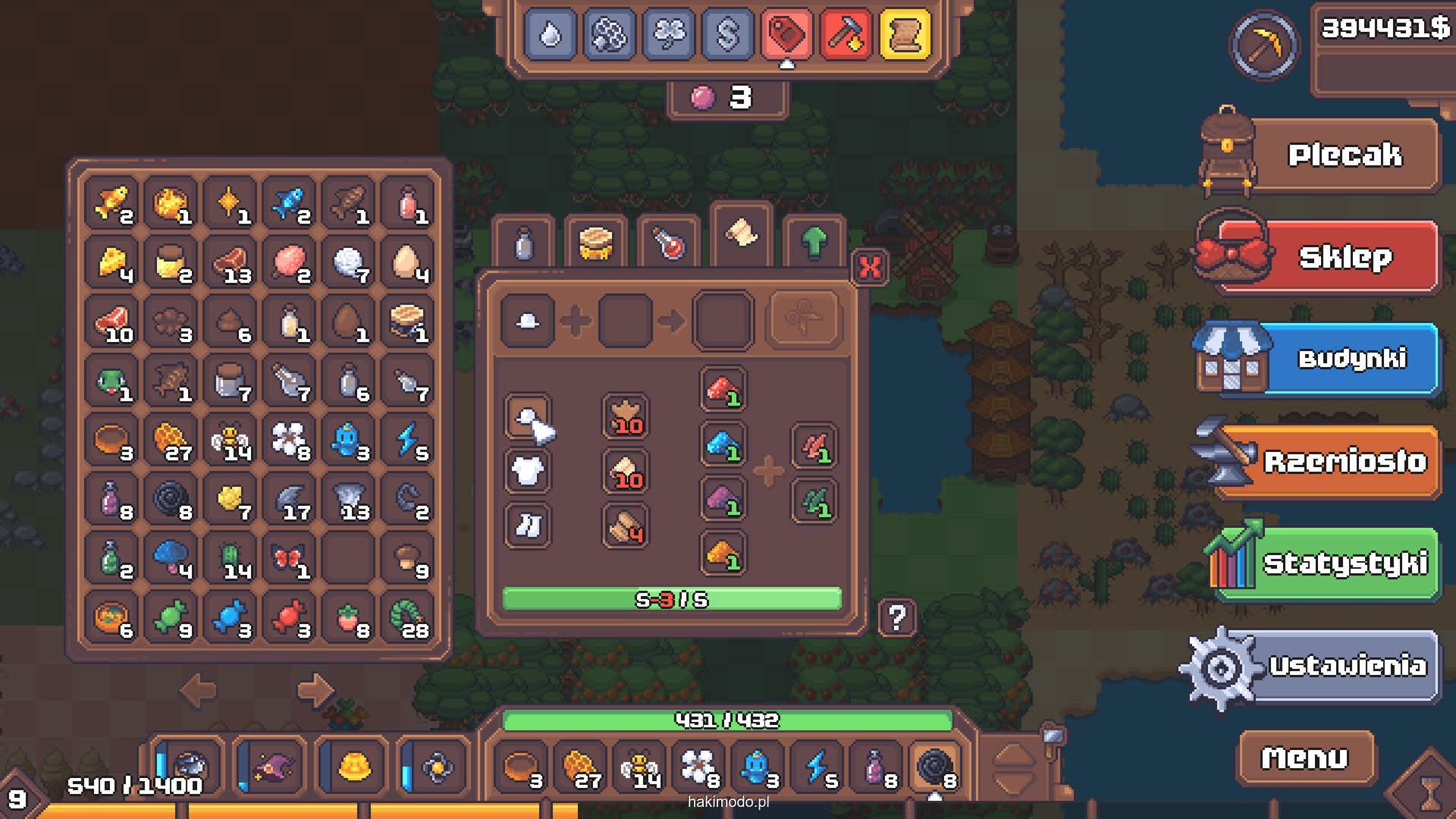Switch to the red potion flask tab
This screenshot has width=1456, height=819.
tap(668, 243)
